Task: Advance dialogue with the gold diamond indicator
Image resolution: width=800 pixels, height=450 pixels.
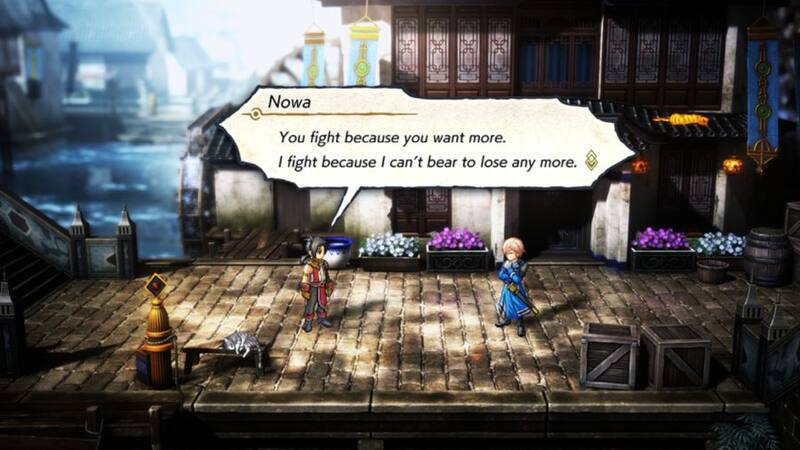Action: [591, 160]
